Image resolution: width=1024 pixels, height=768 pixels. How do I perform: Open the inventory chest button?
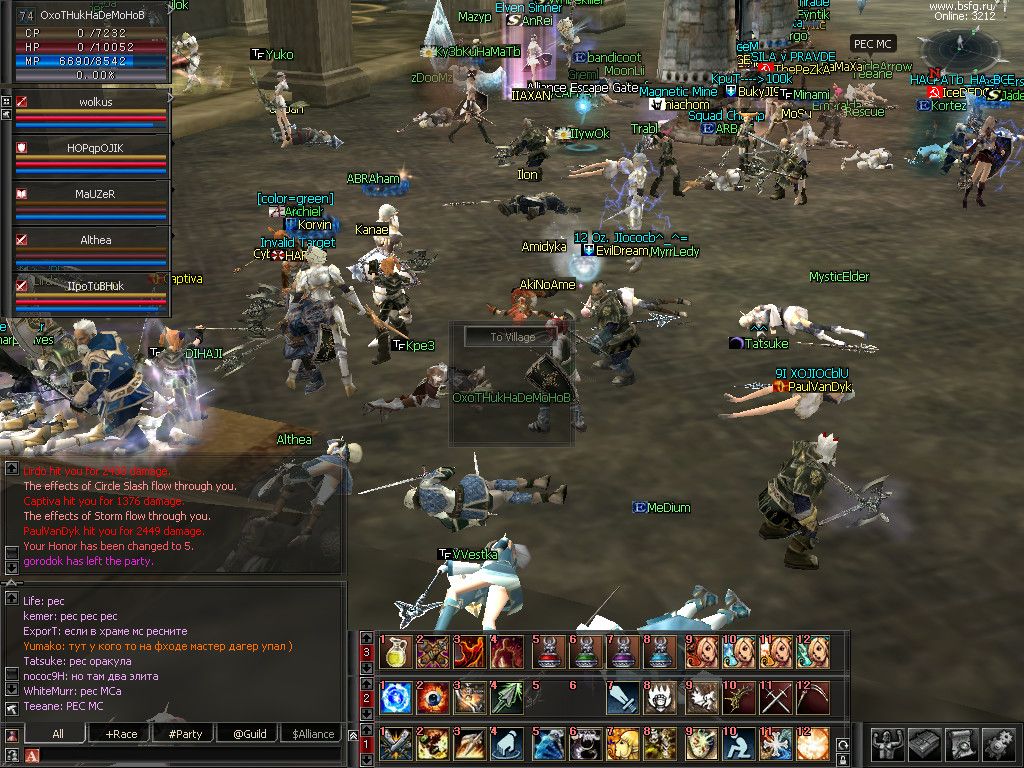[x=923, y=743]
